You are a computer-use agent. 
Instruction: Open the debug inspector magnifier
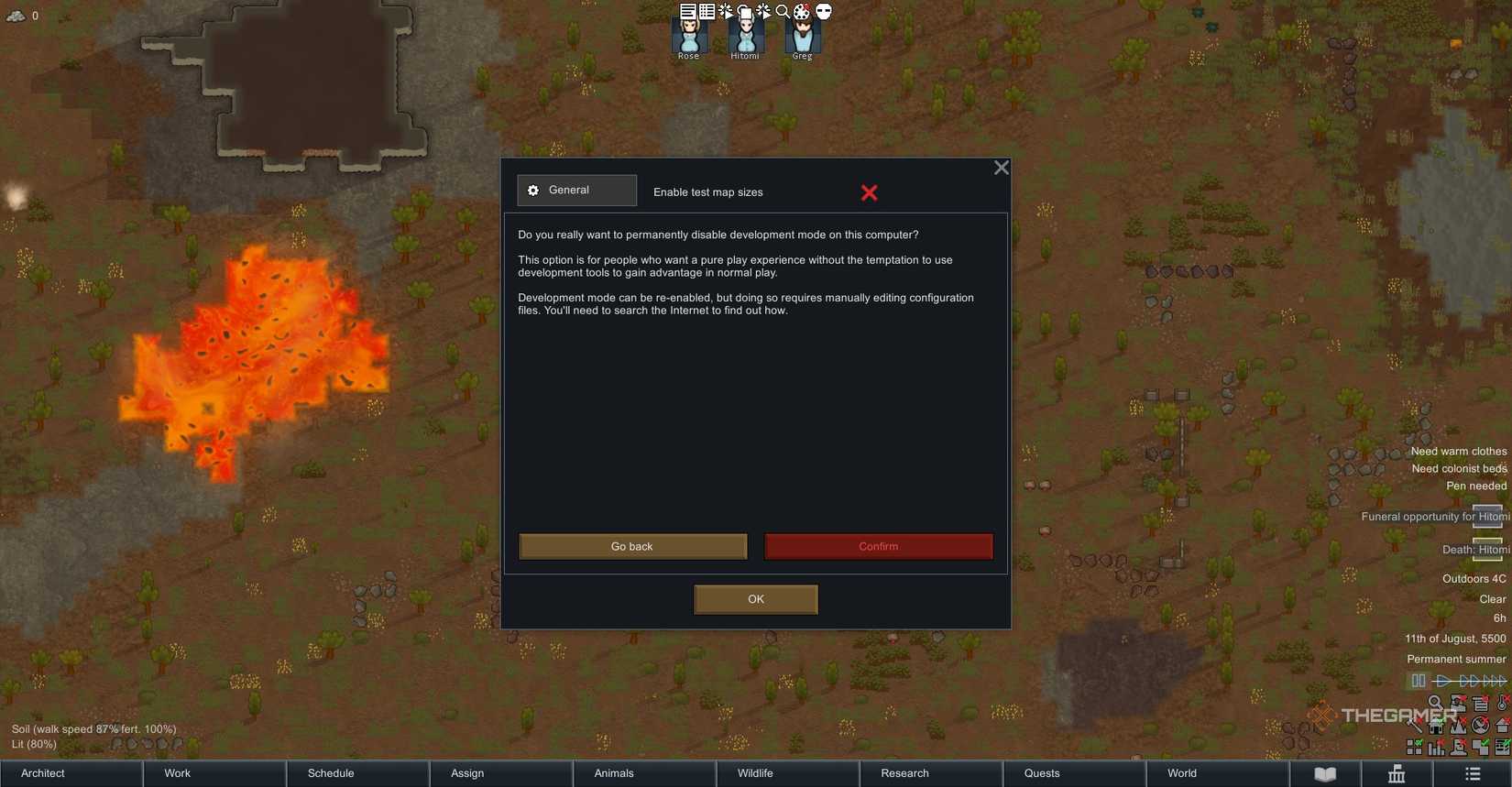tap(783, 11)
